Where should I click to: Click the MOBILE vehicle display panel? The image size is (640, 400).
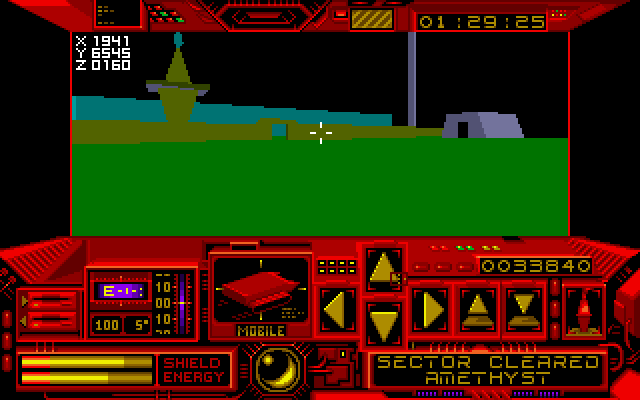pyautogui.click(x=262, y=292)
